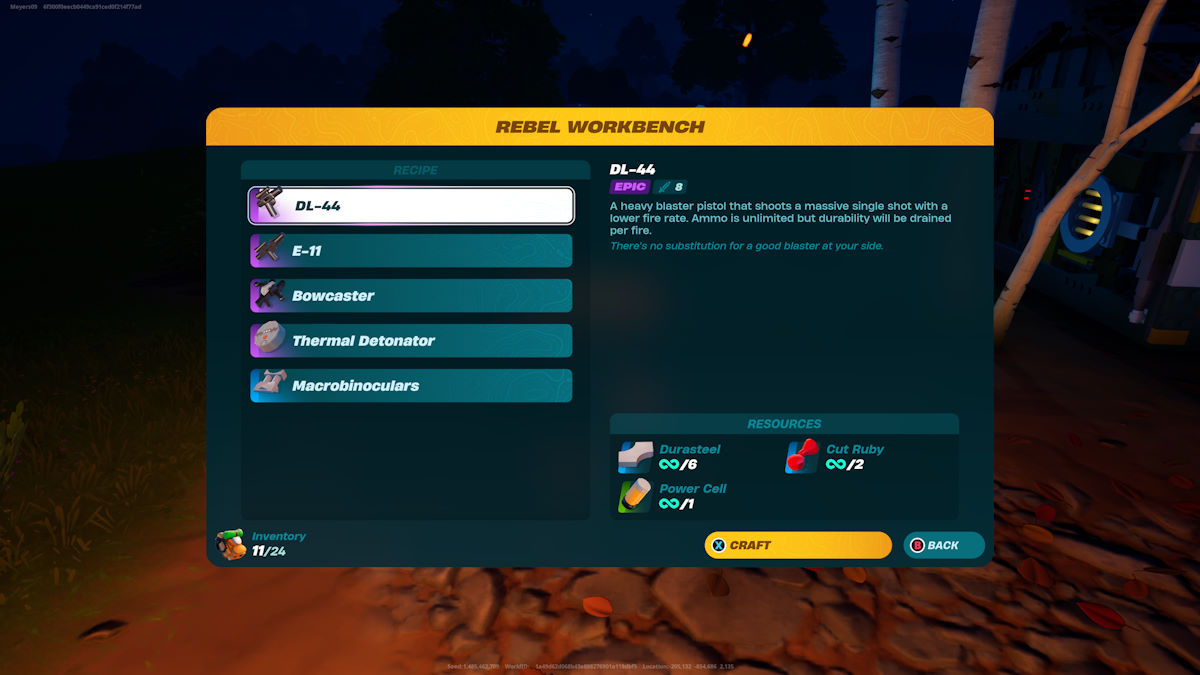Viewport: 1200px width, 675px height.
Task: Craft the selected DL-44 item
Action: [x=797, y=545]
